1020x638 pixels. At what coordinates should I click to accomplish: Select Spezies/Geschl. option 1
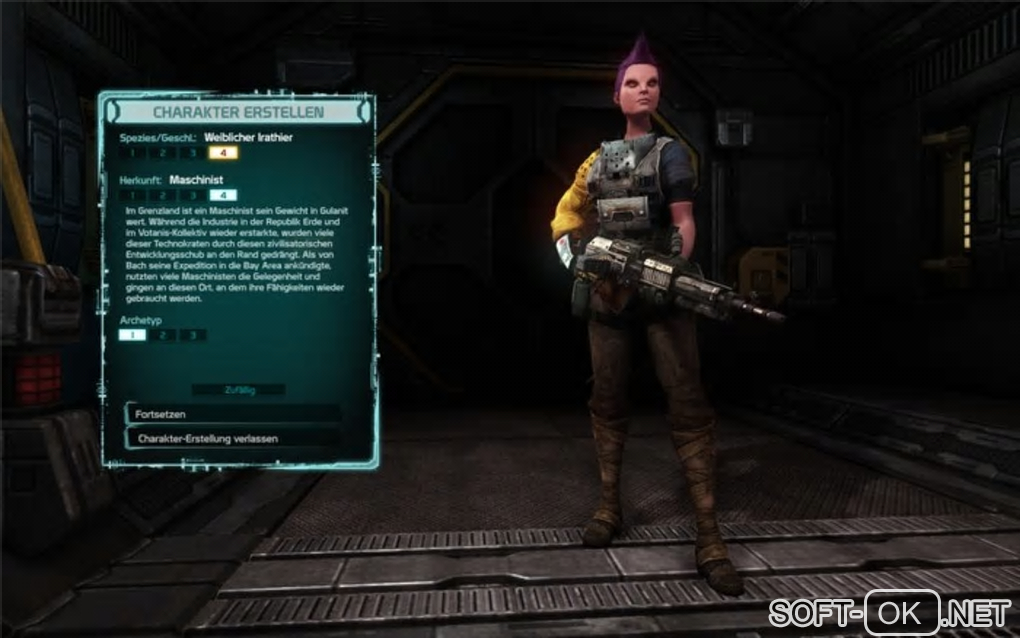pos(132,153)
